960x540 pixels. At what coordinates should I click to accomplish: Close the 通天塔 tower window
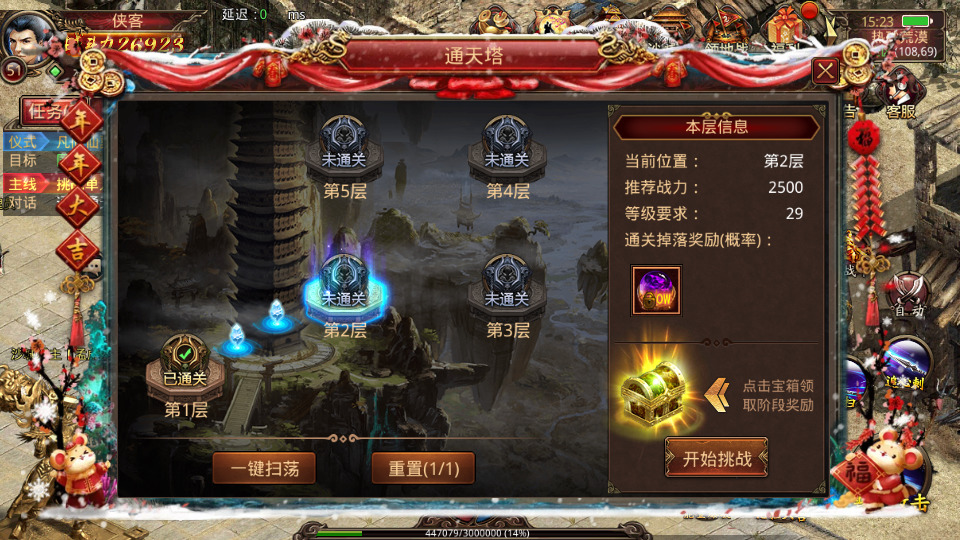coord(825,71)
